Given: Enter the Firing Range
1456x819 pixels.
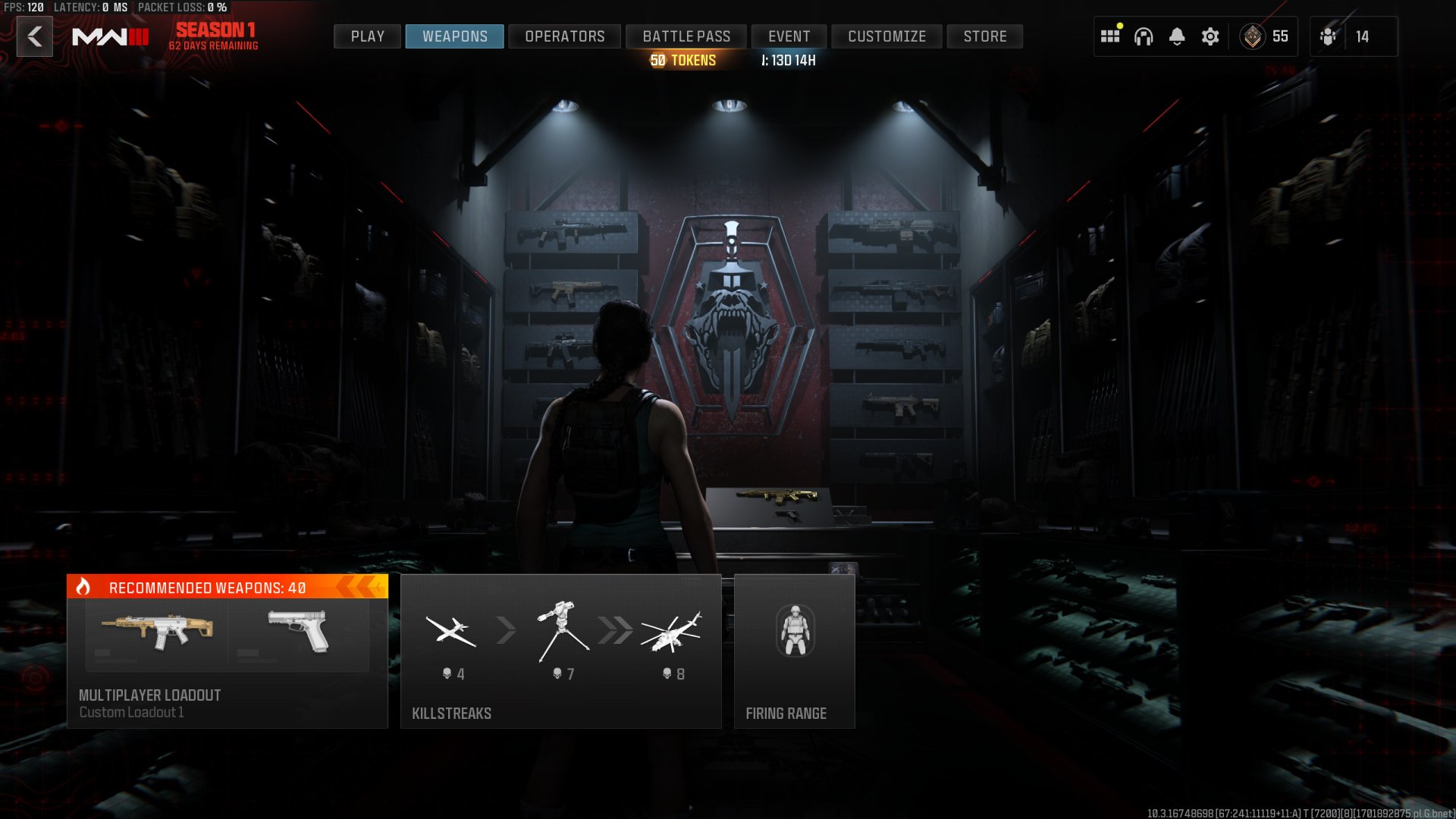Looking at the screenshot, I should point(794,652).
